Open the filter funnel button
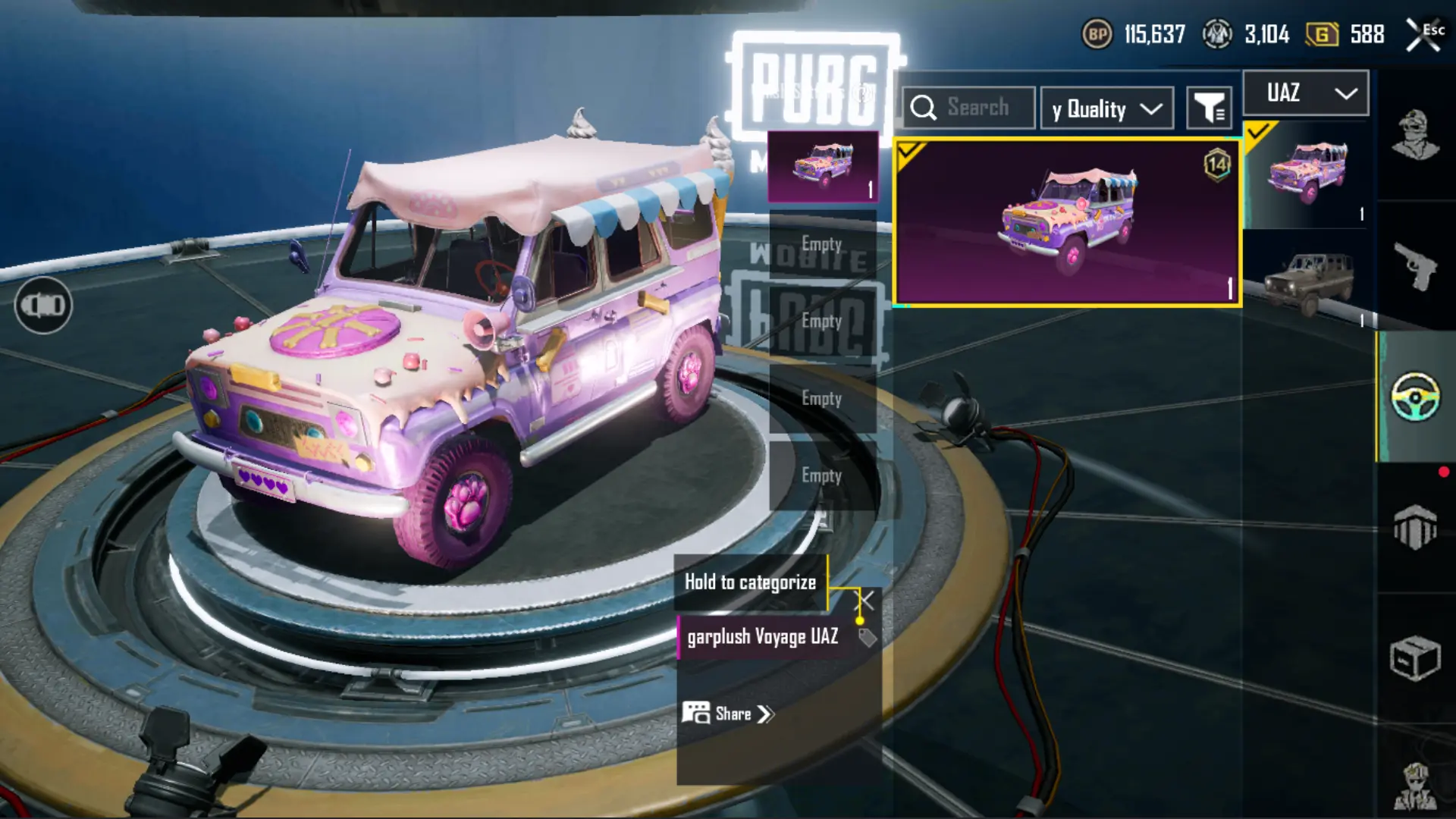Screen dimensions: 1456x819 point(1209,108)
